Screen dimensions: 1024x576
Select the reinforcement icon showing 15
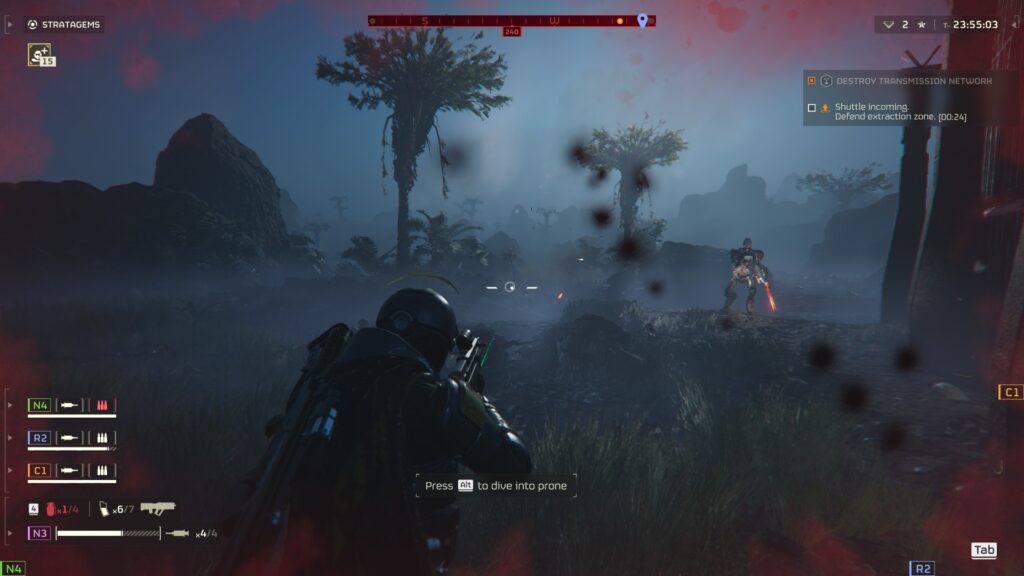(x=41, y=55)
